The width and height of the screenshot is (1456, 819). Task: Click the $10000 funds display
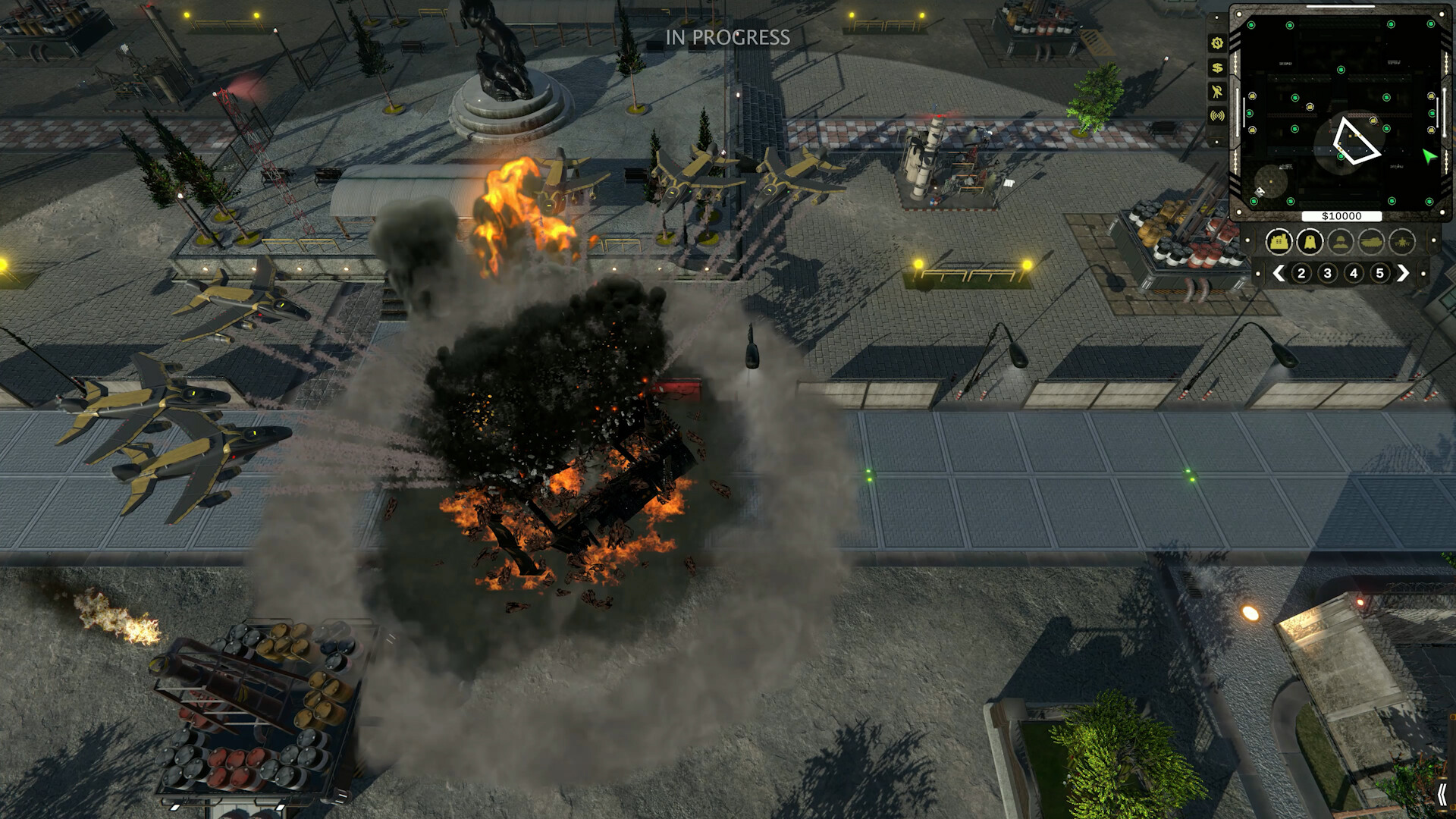1343,216
